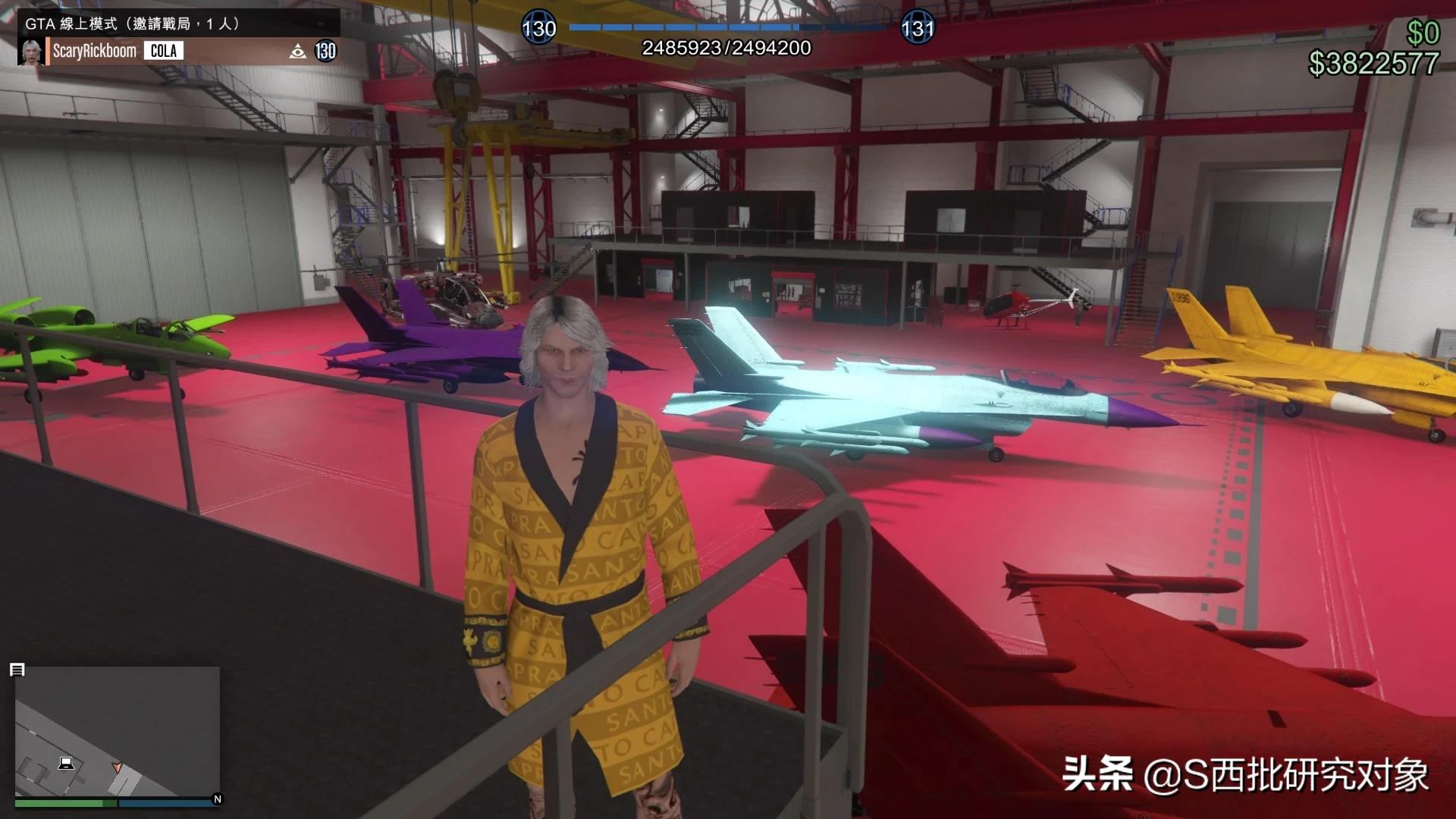Toggle the session header GTA 線上模式

click(x=72, y=24)
